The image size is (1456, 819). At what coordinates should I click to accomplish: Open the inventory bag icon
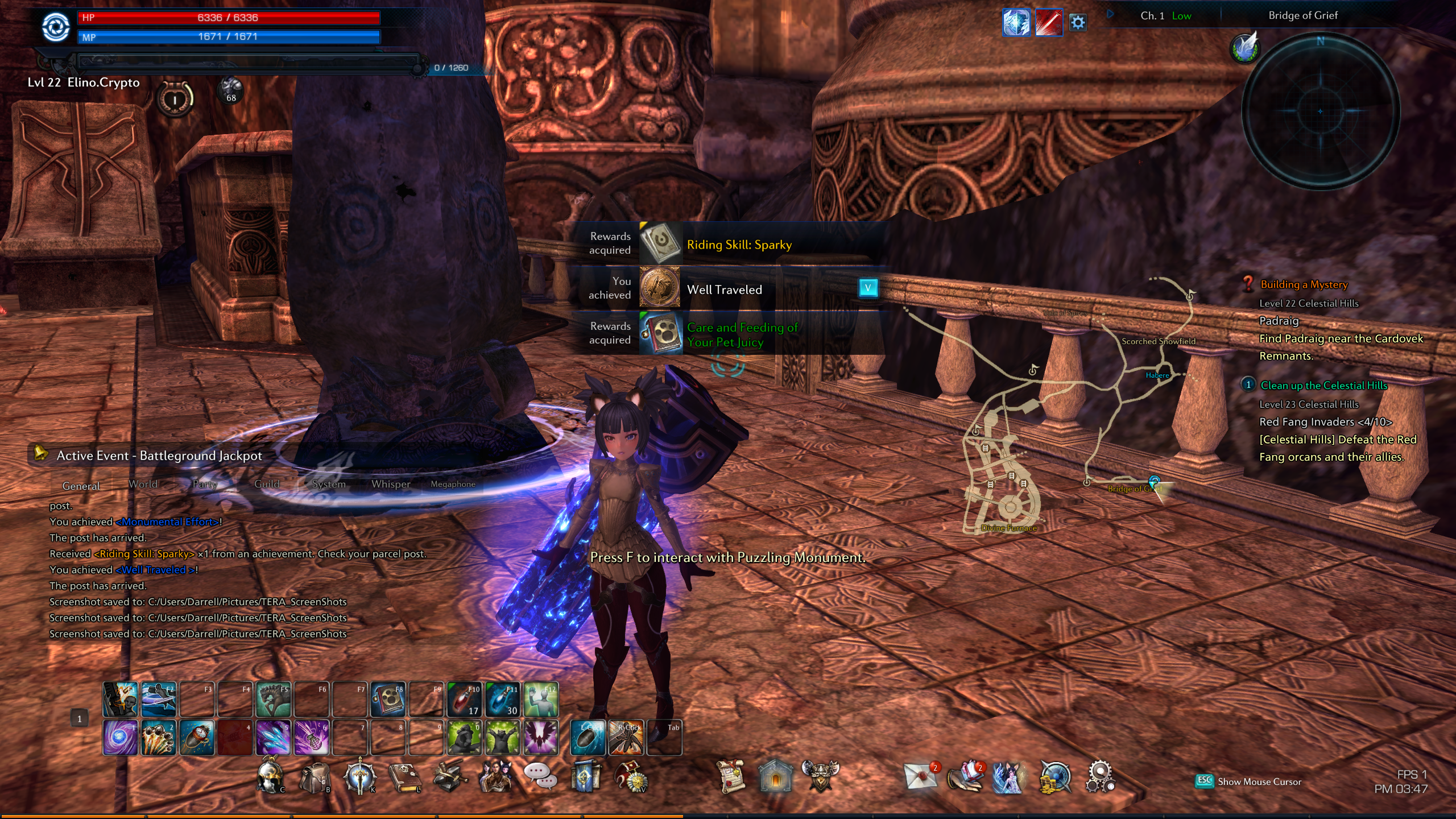[315, 777]
